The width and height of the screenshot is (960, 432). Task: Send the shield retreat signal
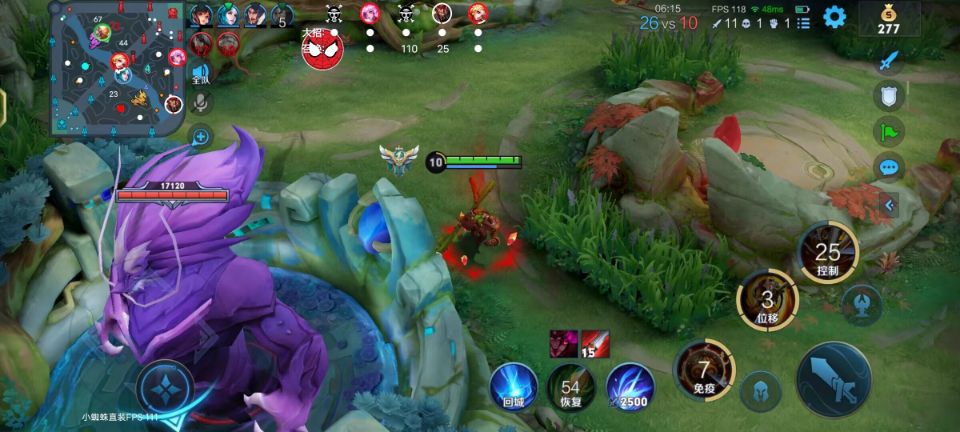889,96
